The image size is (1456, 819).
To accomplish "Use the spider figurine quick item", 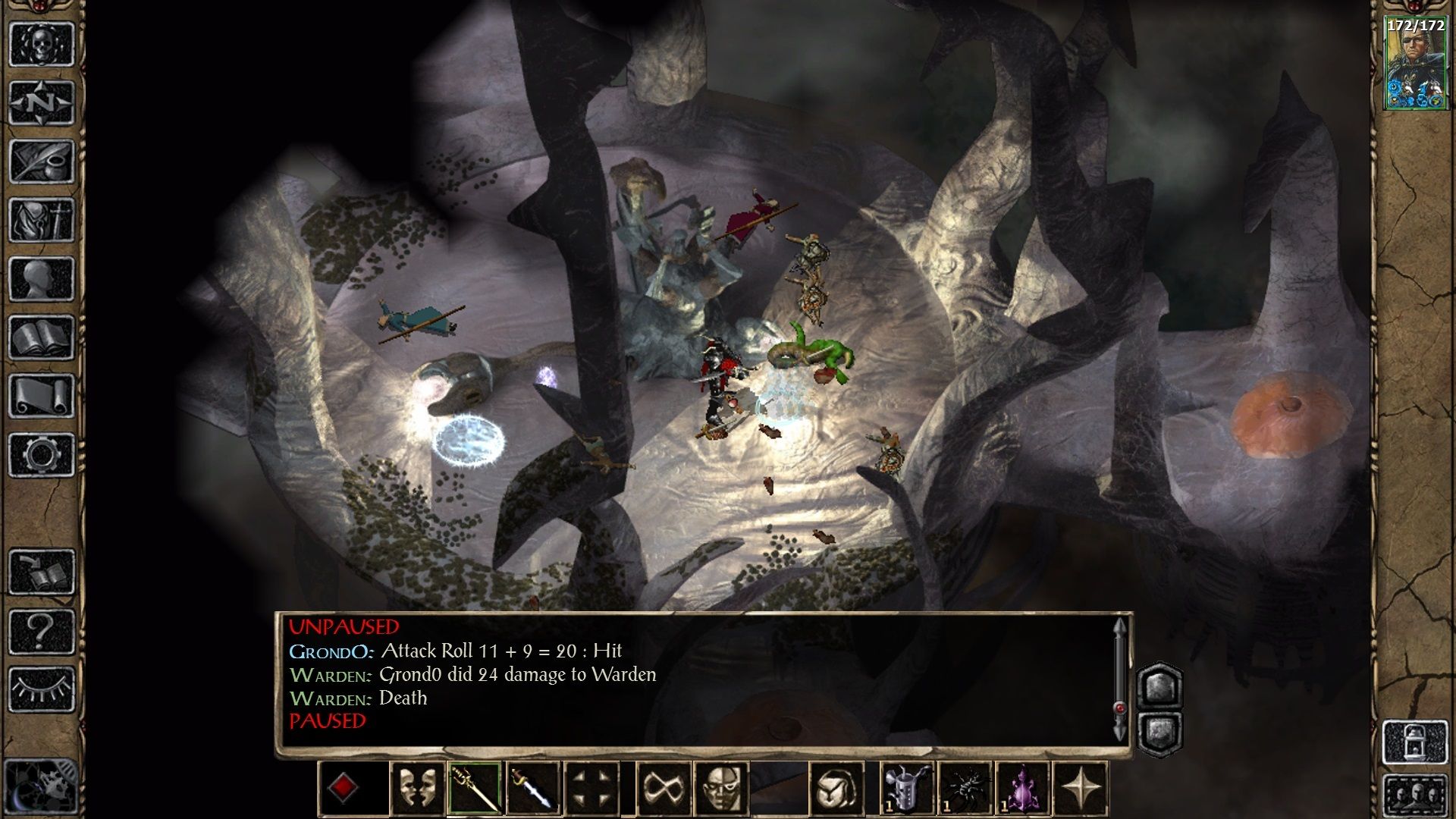I will pyautogui.click(x=965, y=789).
